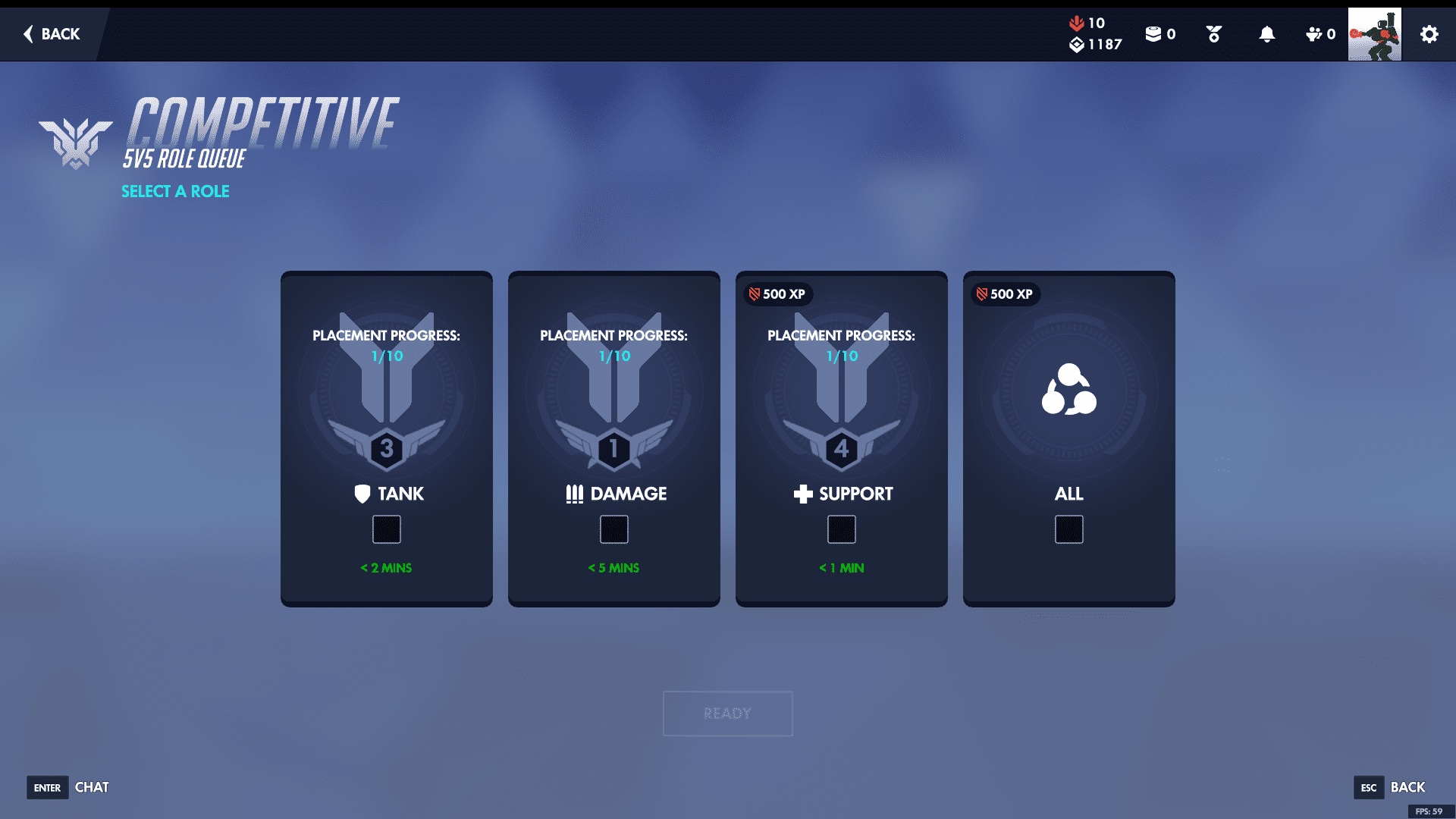Click the 1/10 placement progress on Tank card
1456x819 pixels.
coord(386,354)
